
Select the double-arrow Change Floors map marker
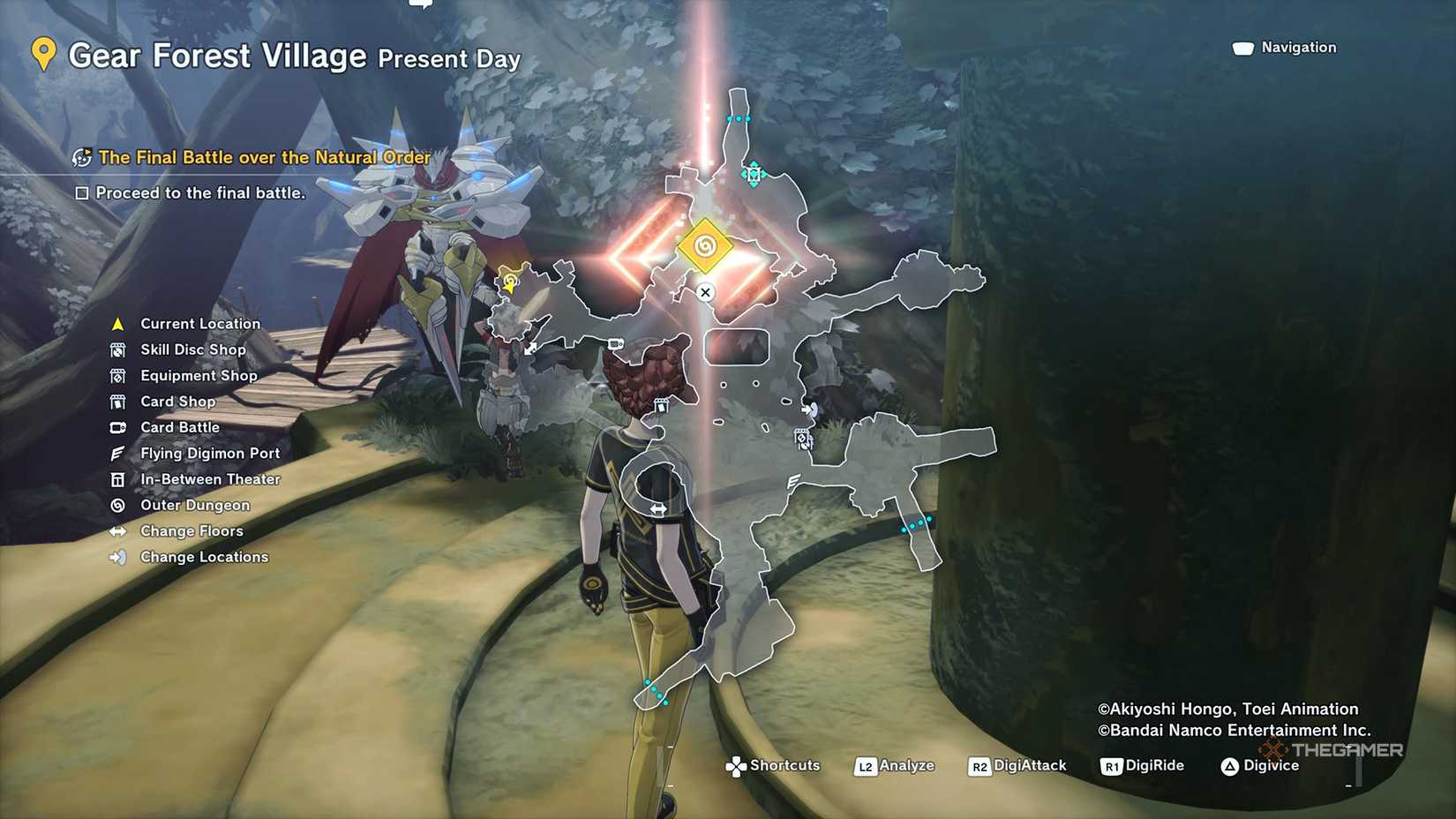(x=658, y=509)
